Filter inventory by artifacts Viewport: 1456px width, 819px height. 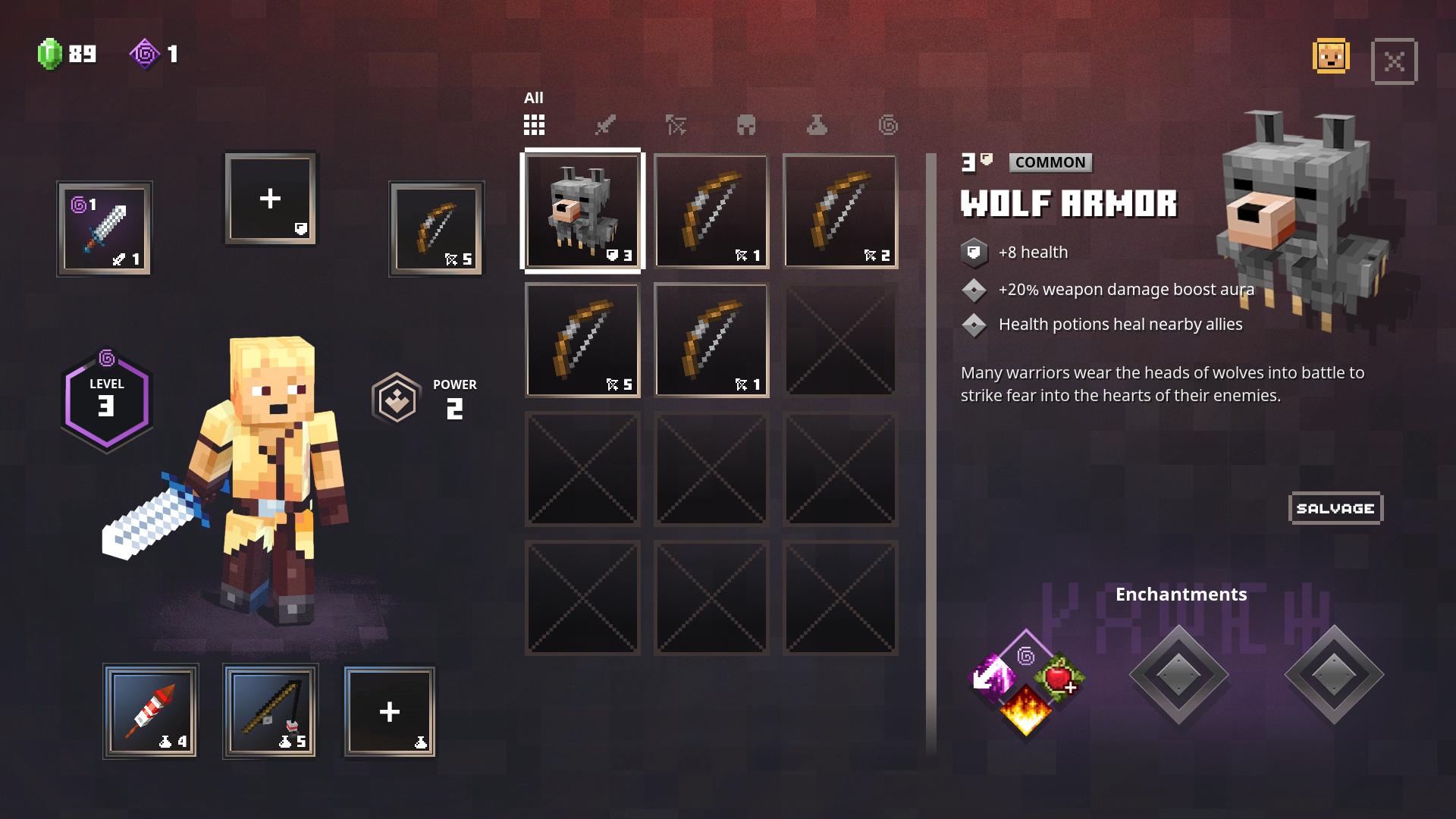(817, 125)
